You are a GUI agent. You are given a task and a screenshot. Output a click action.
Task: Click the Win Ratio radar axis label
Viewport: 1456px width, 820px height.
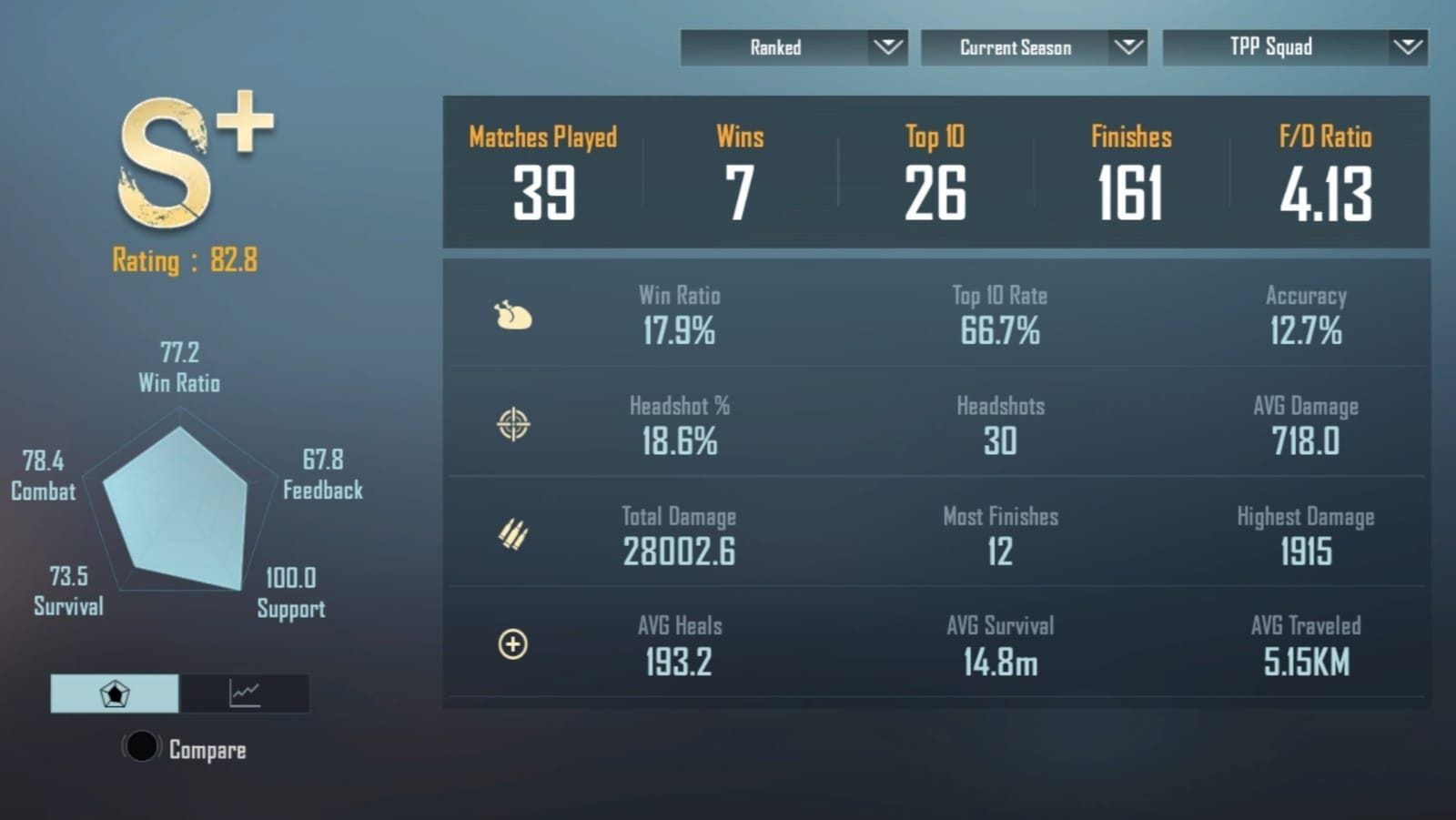click(178, 383)
